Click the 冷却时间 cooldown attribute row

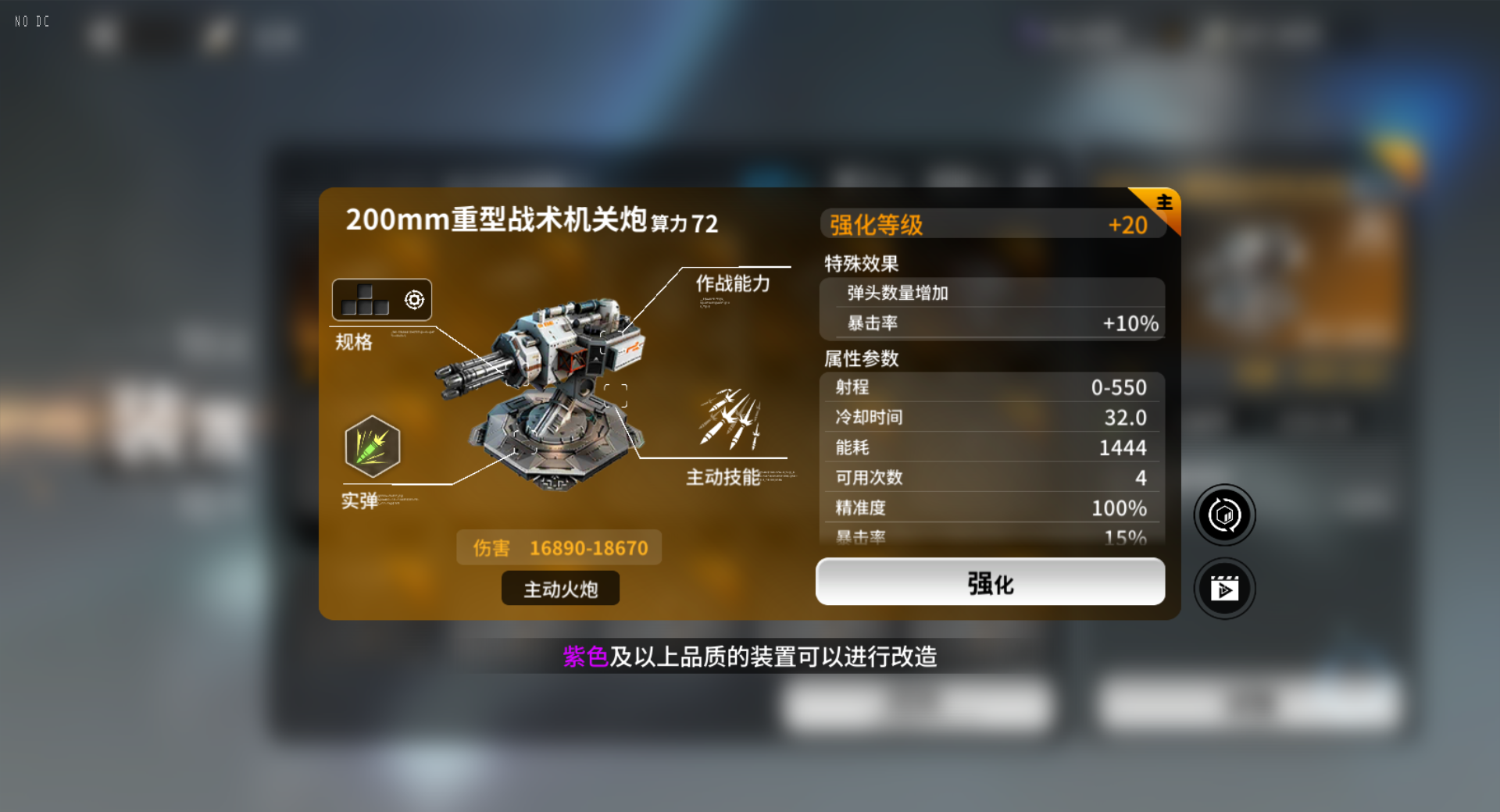[x=990, y=417]
